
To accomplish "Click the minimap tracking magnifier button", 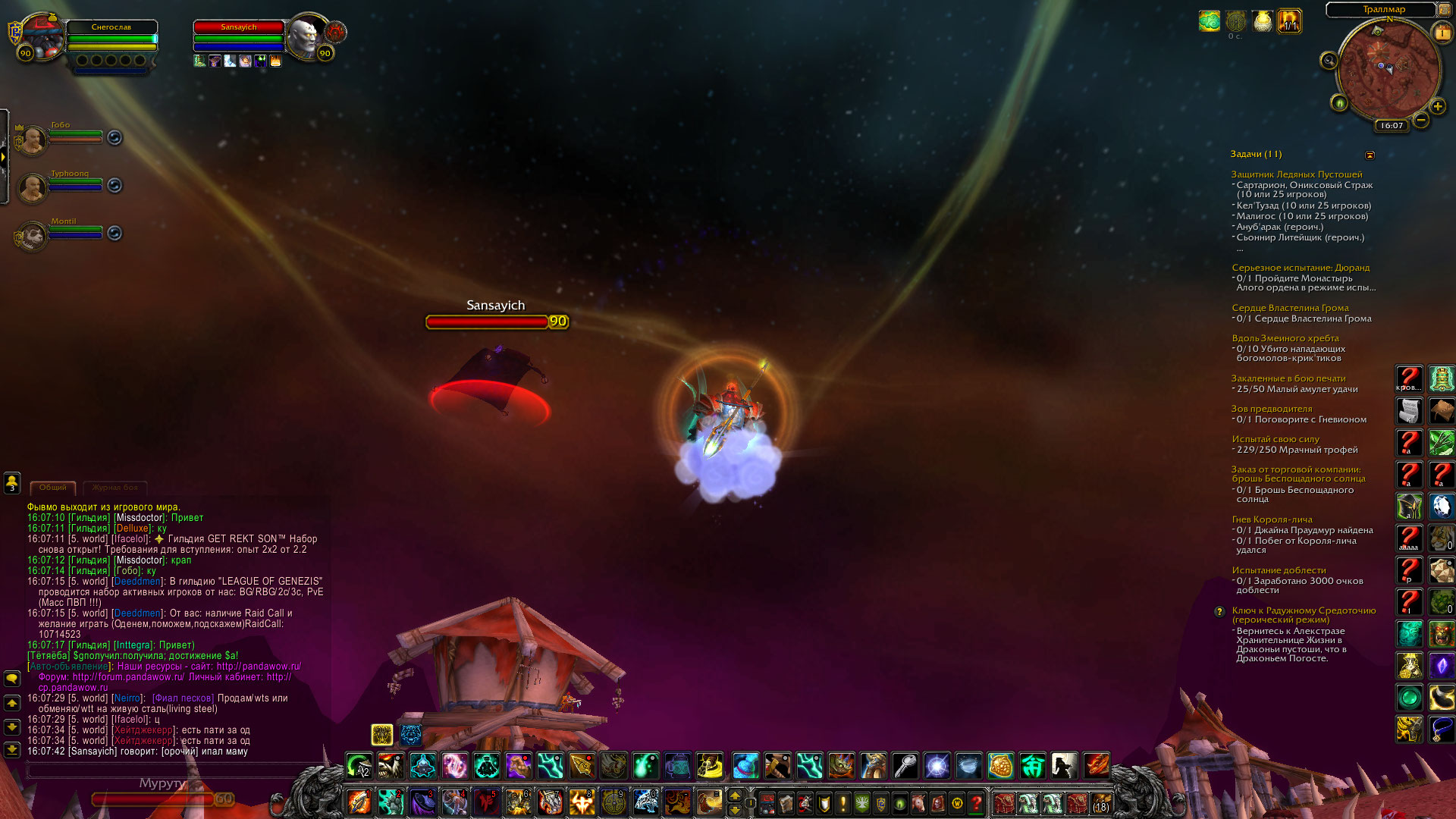I will (1329, 61).
